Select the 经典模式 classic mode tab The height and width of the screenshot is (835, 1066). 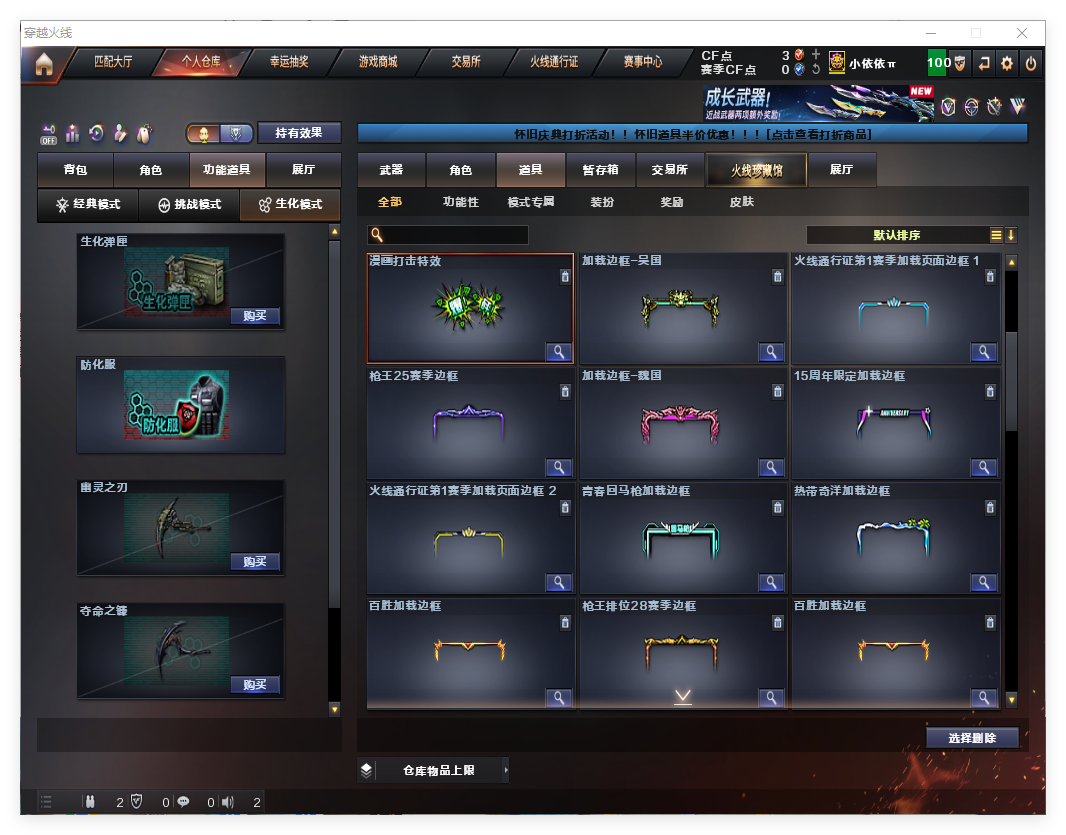pos(88,204)
